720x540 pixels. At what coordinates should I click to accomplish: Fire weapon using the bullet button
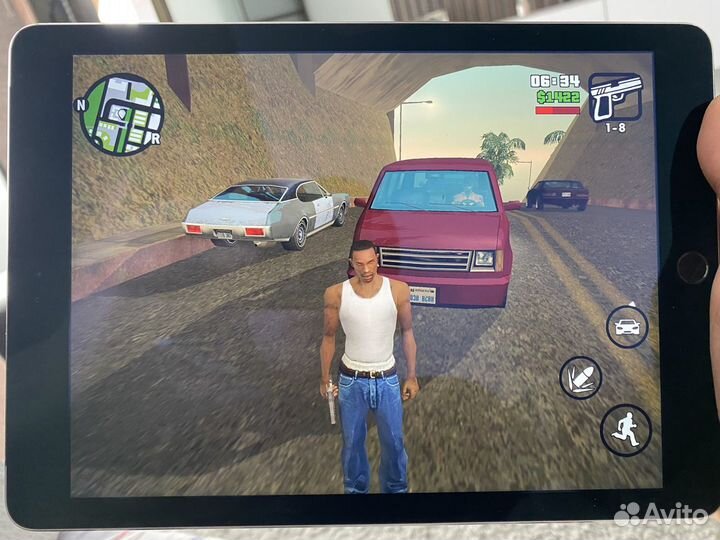pos(580,378)
